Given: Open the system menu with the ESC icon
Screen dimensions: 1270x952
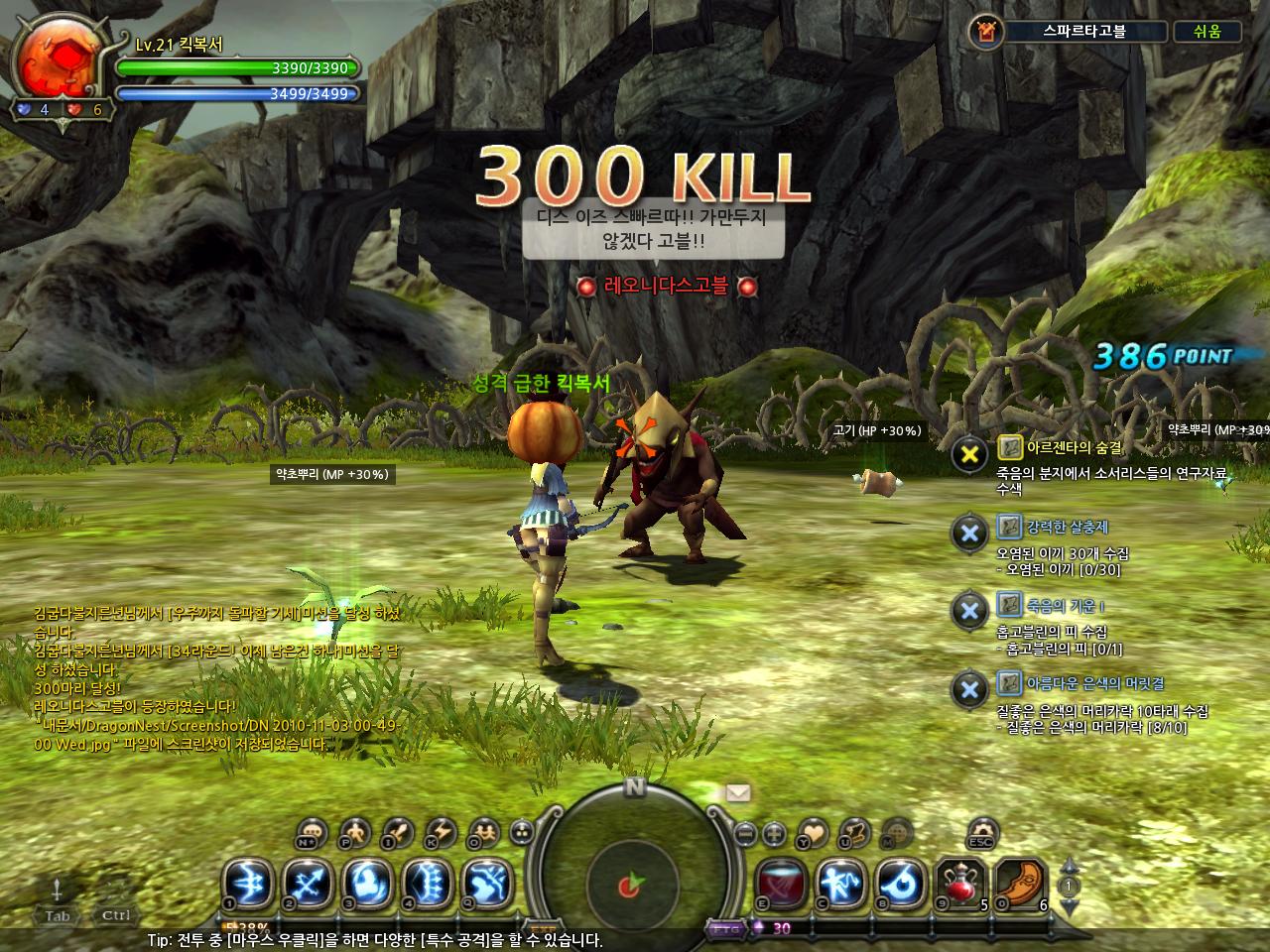Looking at the screenshot, I should (980, 832).
